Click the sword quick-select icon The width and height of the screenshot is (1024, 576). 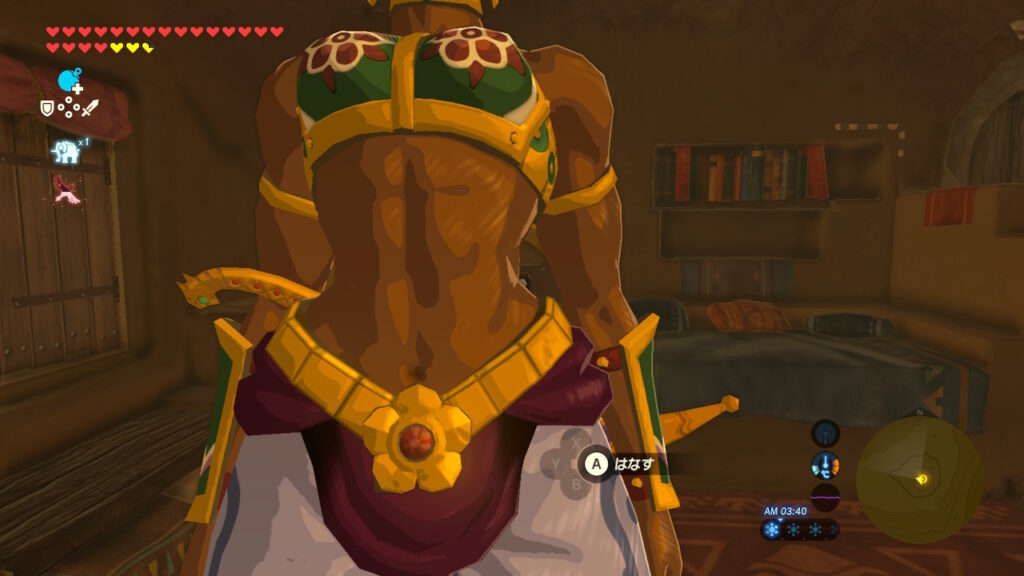(90, 107)
